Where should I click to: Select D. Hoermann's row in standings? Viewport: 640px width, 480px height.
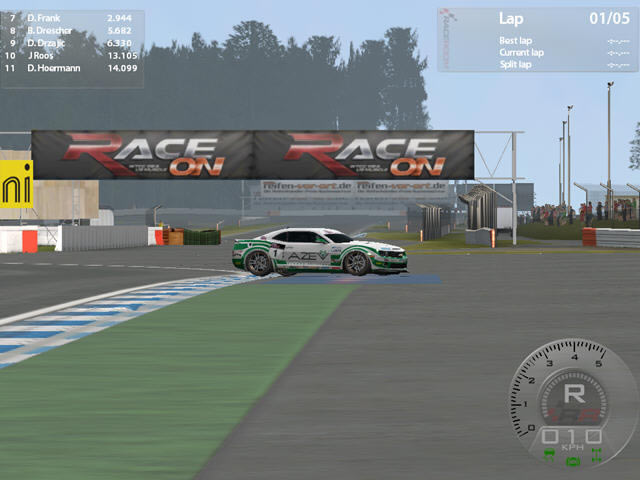coord(57,68)
